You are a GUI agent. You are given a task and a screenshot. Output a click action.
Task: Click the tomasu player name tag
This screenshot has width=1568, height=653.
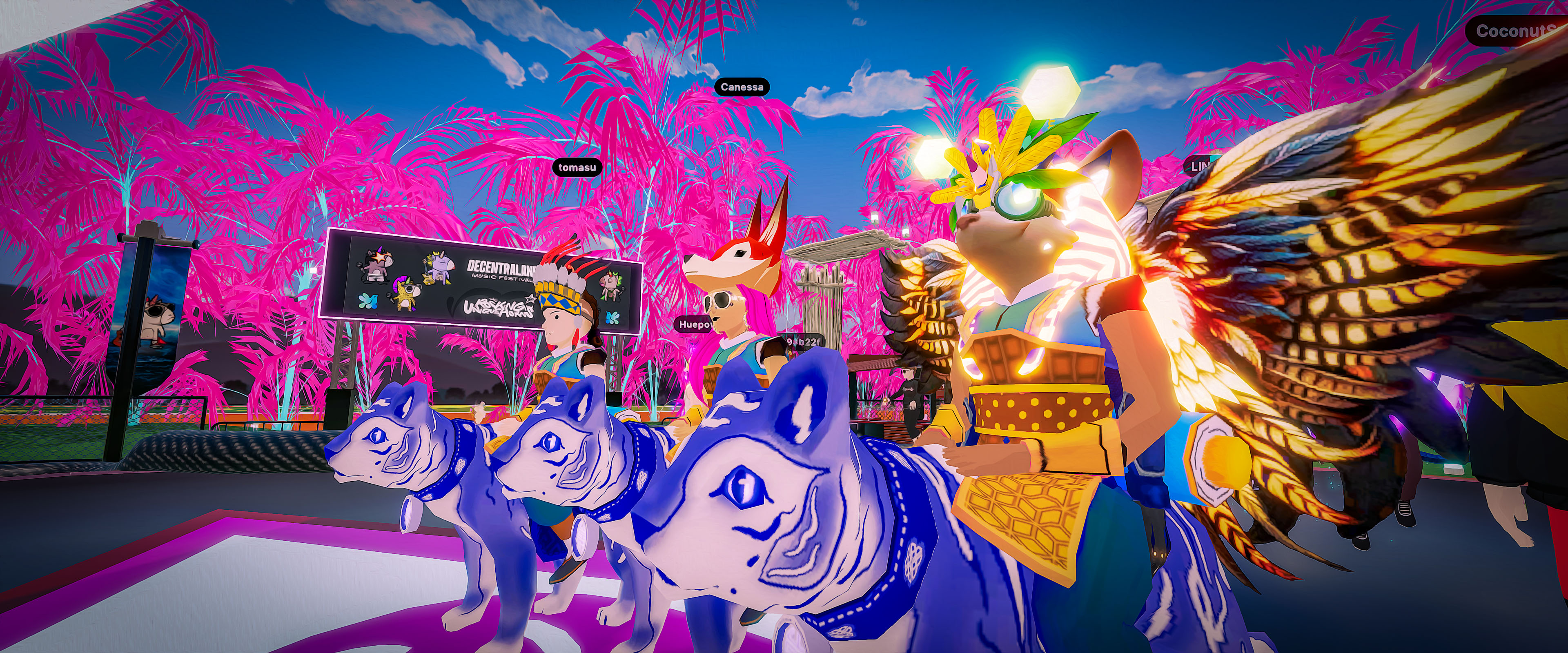577,167
